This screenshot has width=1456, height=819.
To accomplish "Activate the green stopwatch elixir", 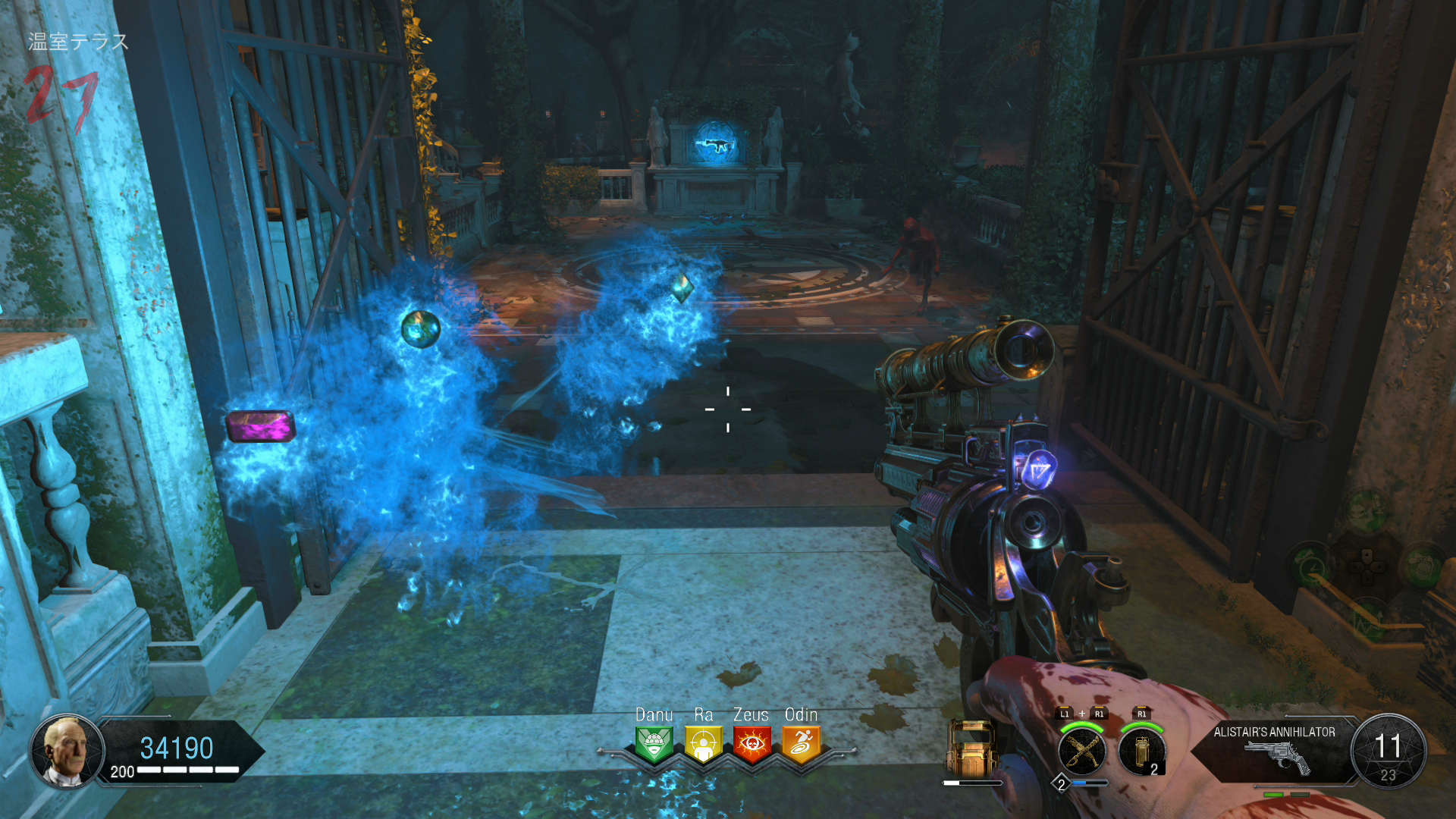I will click(1311, 566).
